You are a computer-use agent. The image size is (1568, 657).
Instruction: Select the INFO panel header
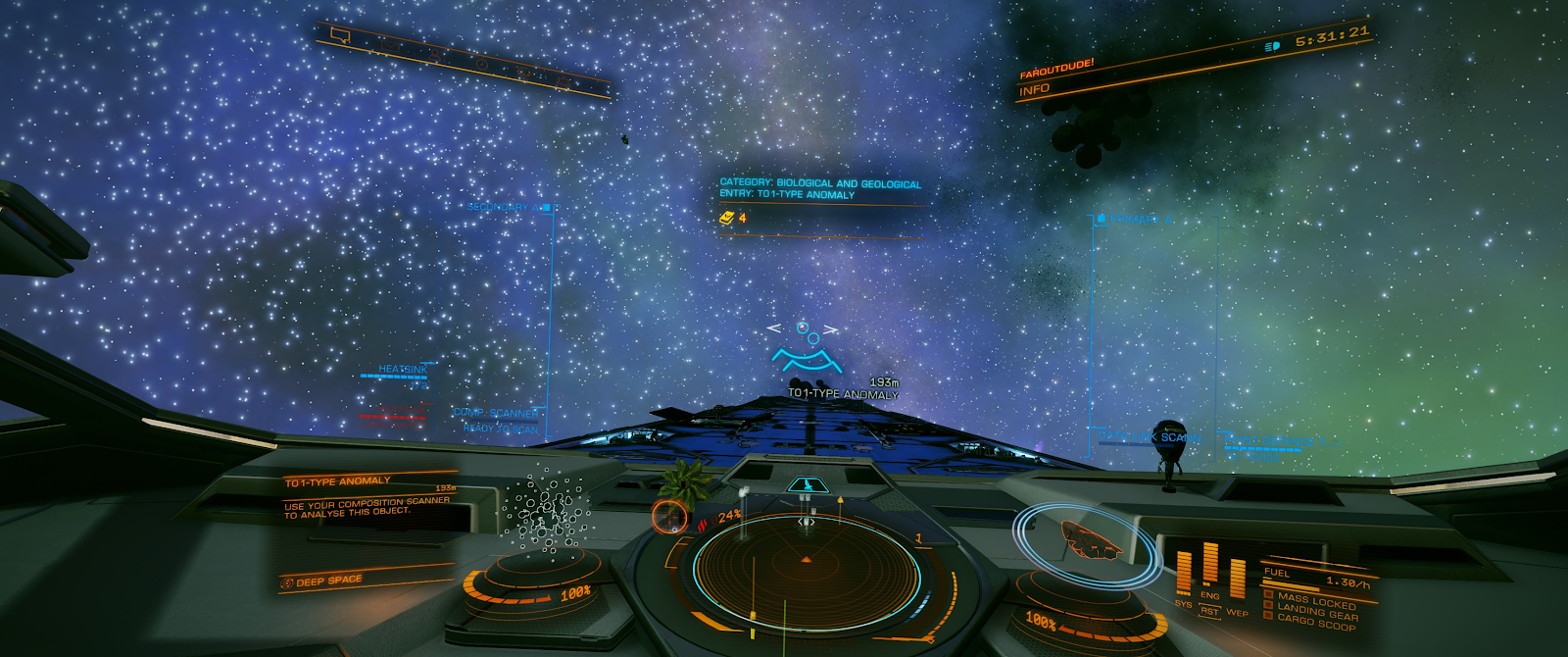click(x=1035, y=89)
